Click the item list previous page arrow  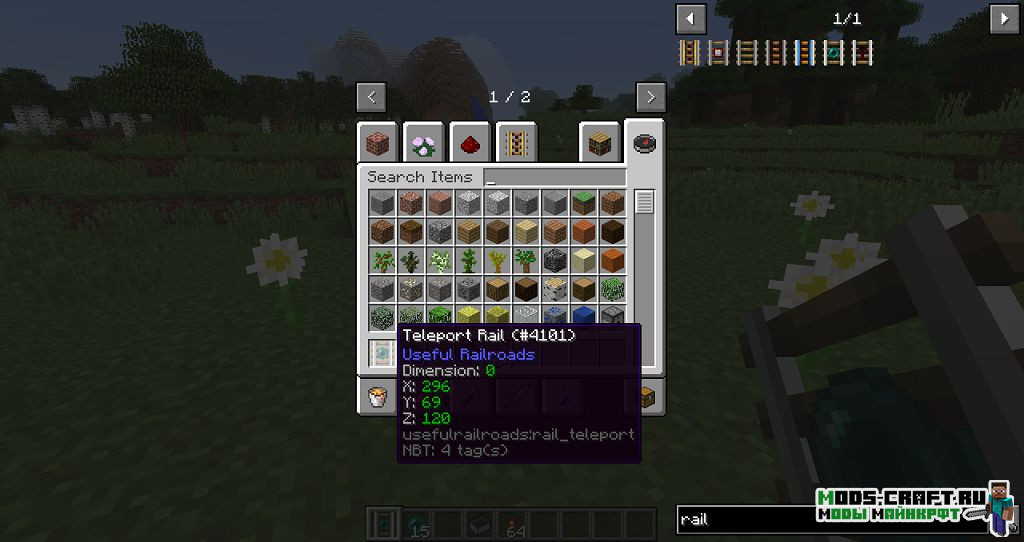pos(691,18)
